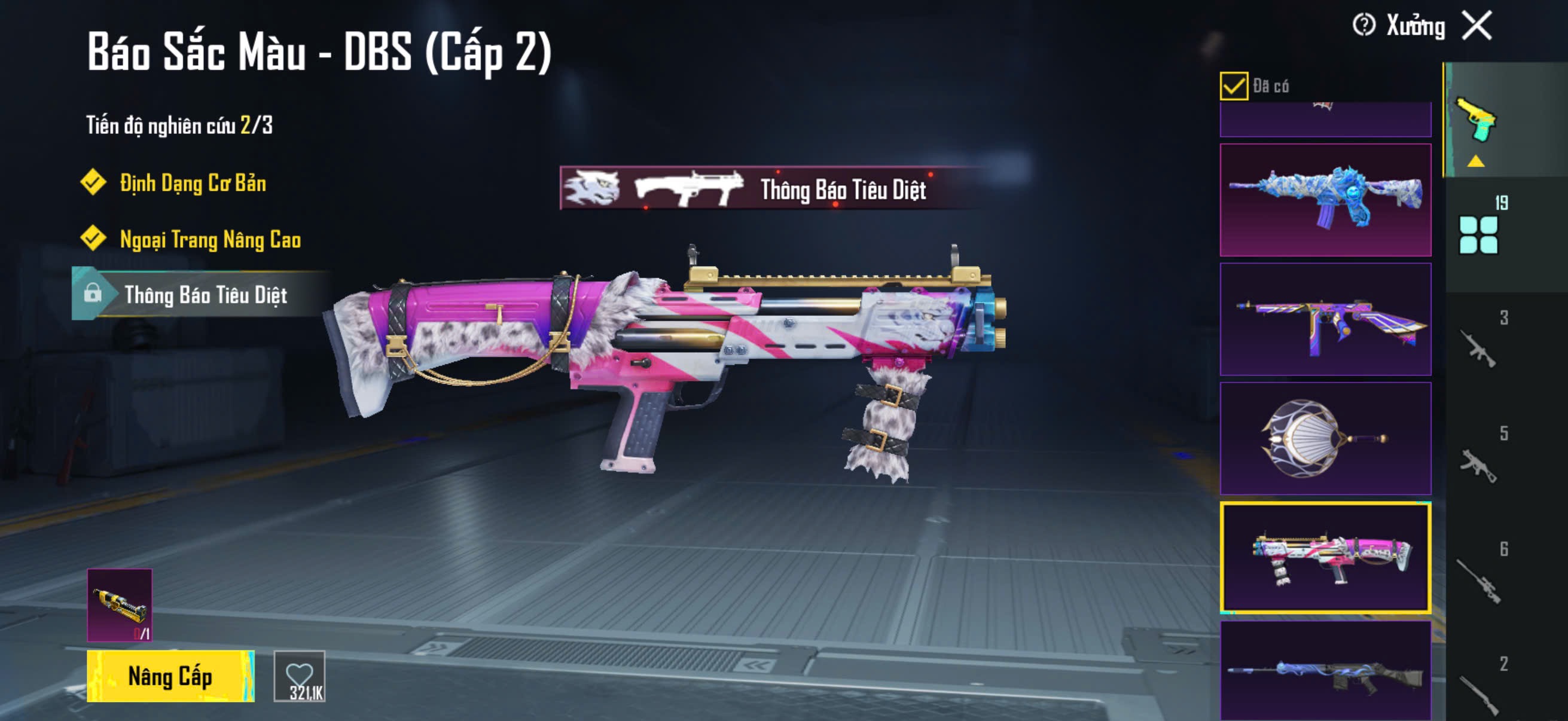1568x721 pixels.
Task: Choose the moon-shaped pan skin thumbnail
Action: click(1325, 438)
